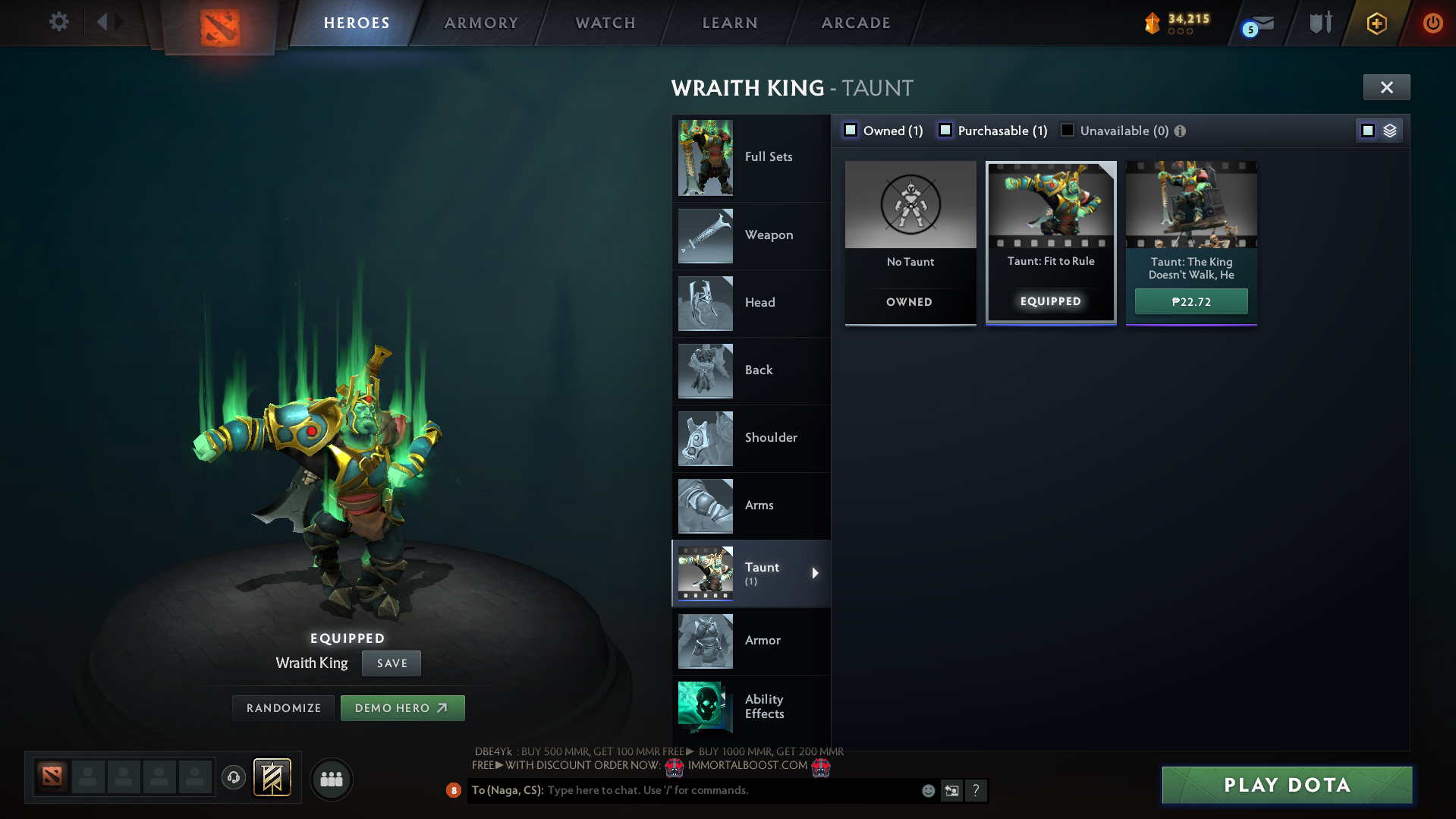
Task: Click the voice chat headset icon
Action: 233,778
